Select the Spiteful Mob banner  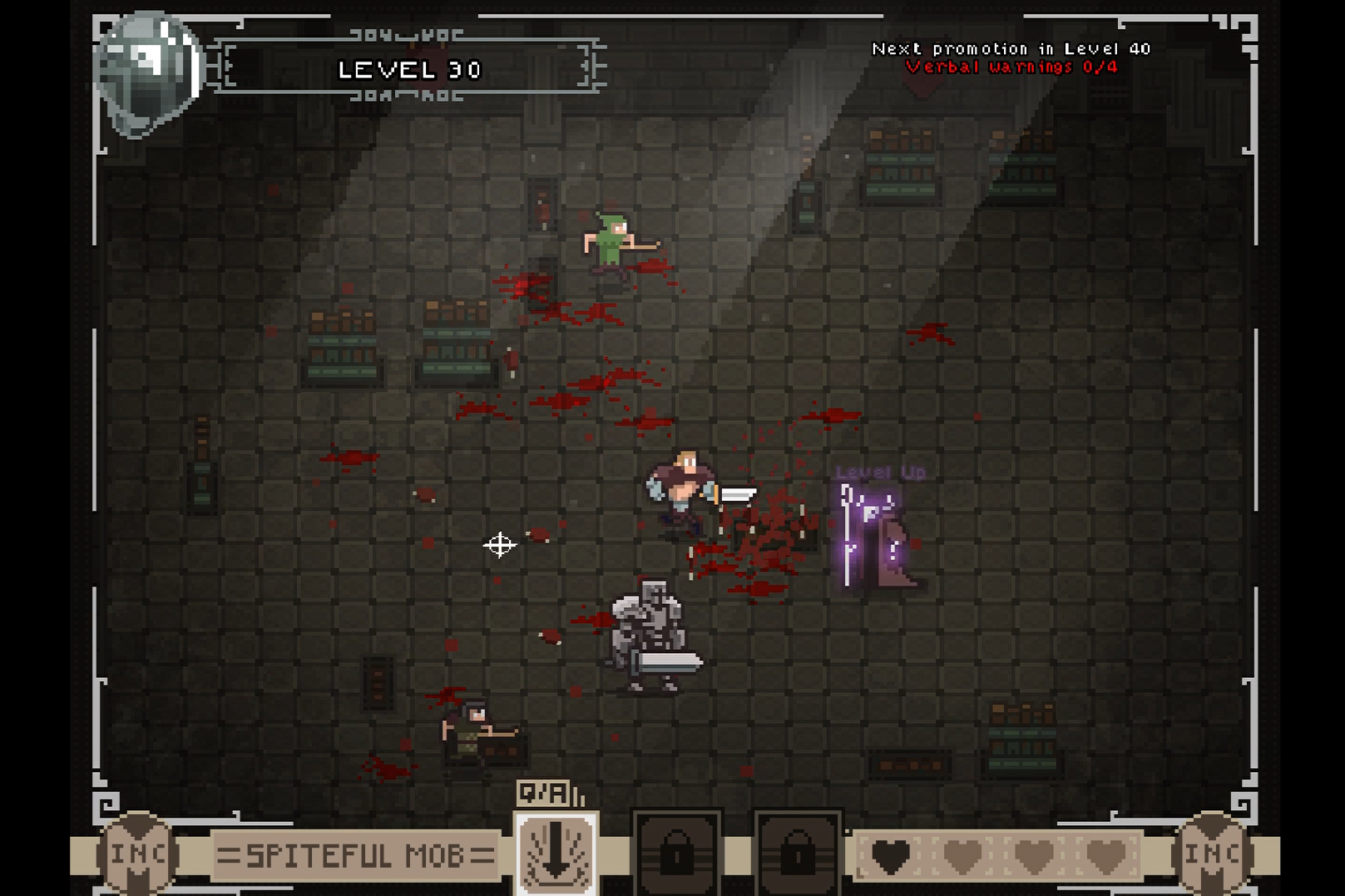[355, 854]
